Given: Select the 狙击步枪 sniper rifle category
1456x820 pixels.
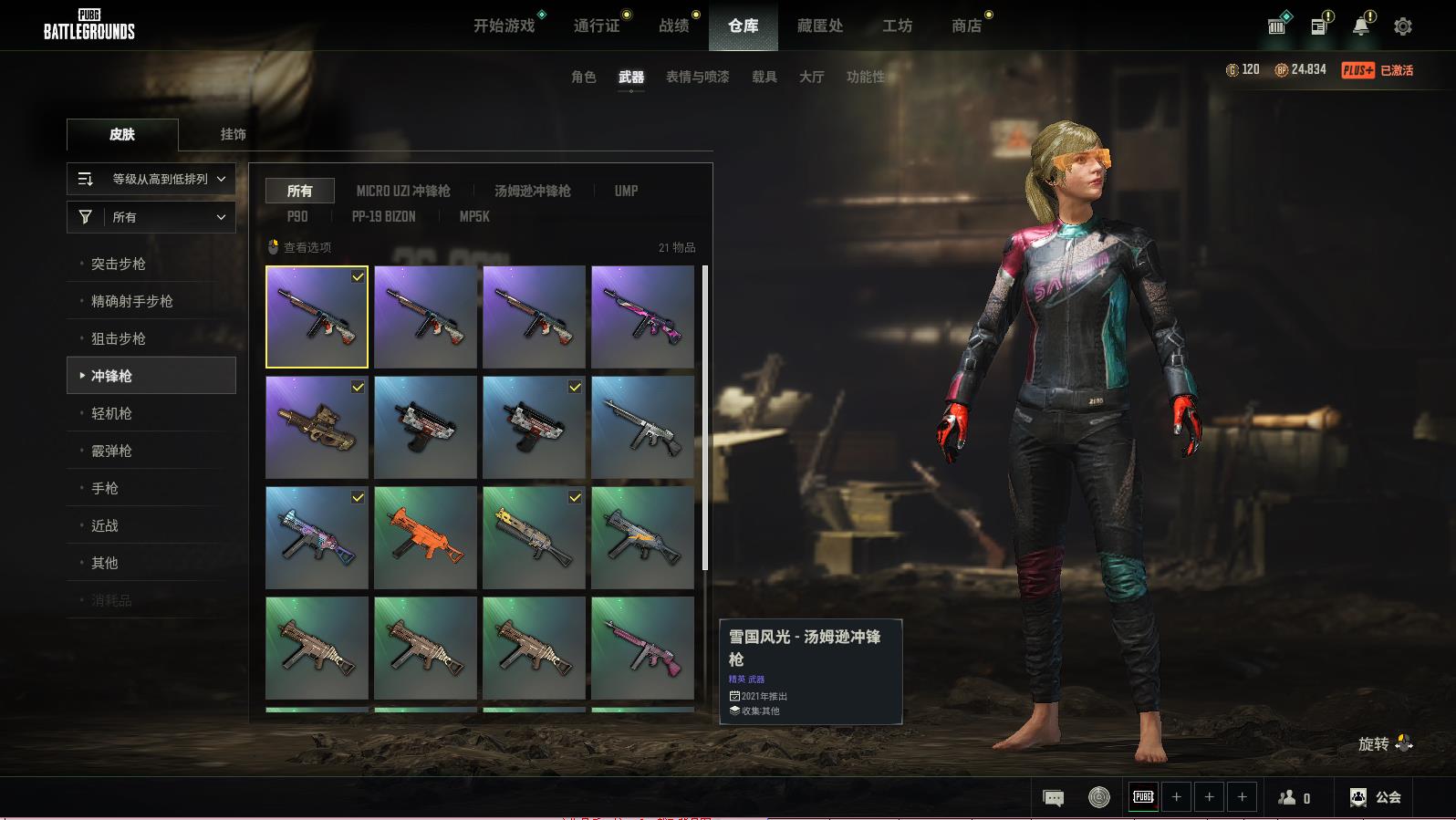Looking at the screenshot, I should point(119,338).
